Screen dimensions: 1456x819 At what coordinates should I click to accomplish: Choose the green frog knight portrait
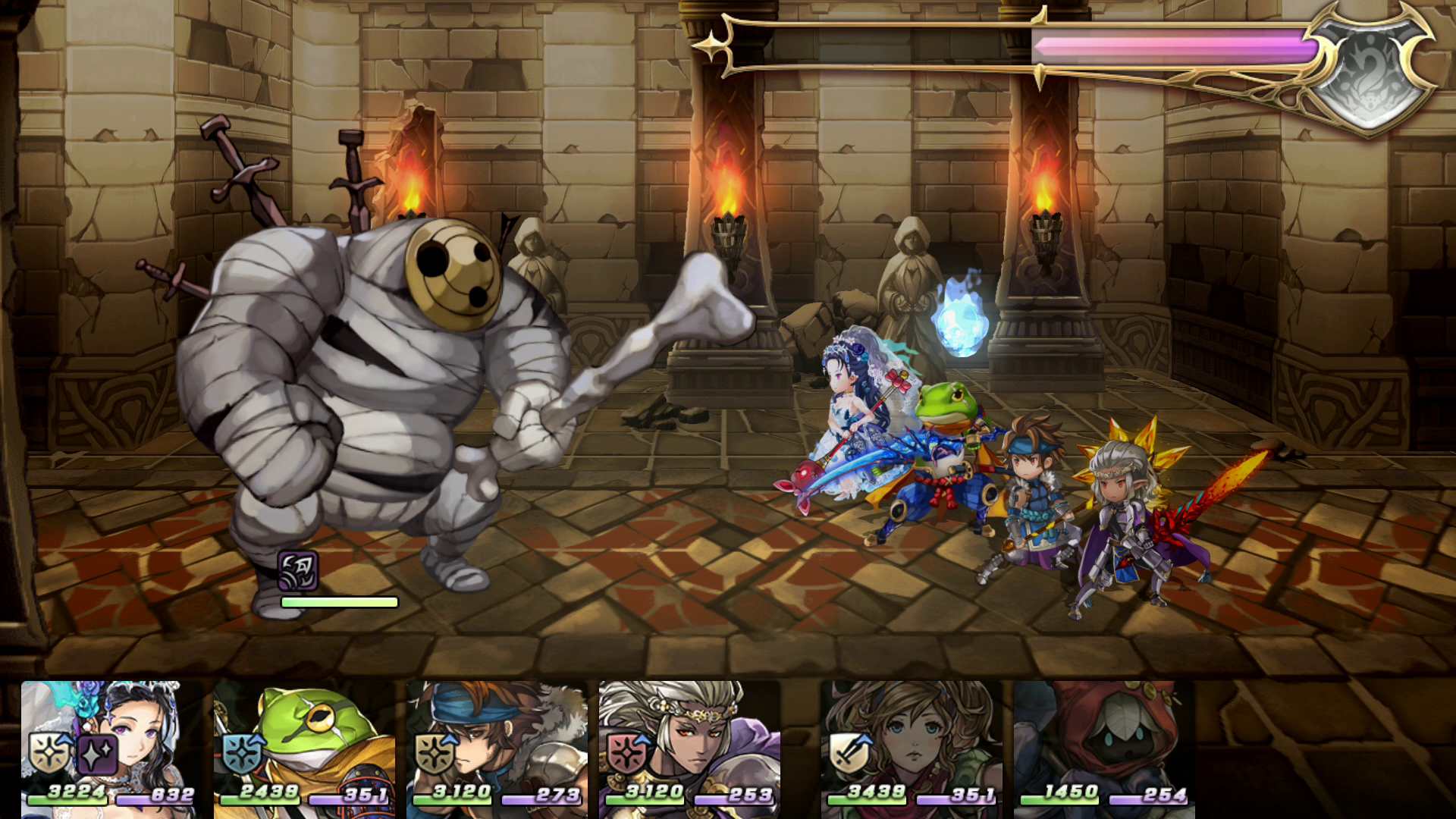point(303,747)
